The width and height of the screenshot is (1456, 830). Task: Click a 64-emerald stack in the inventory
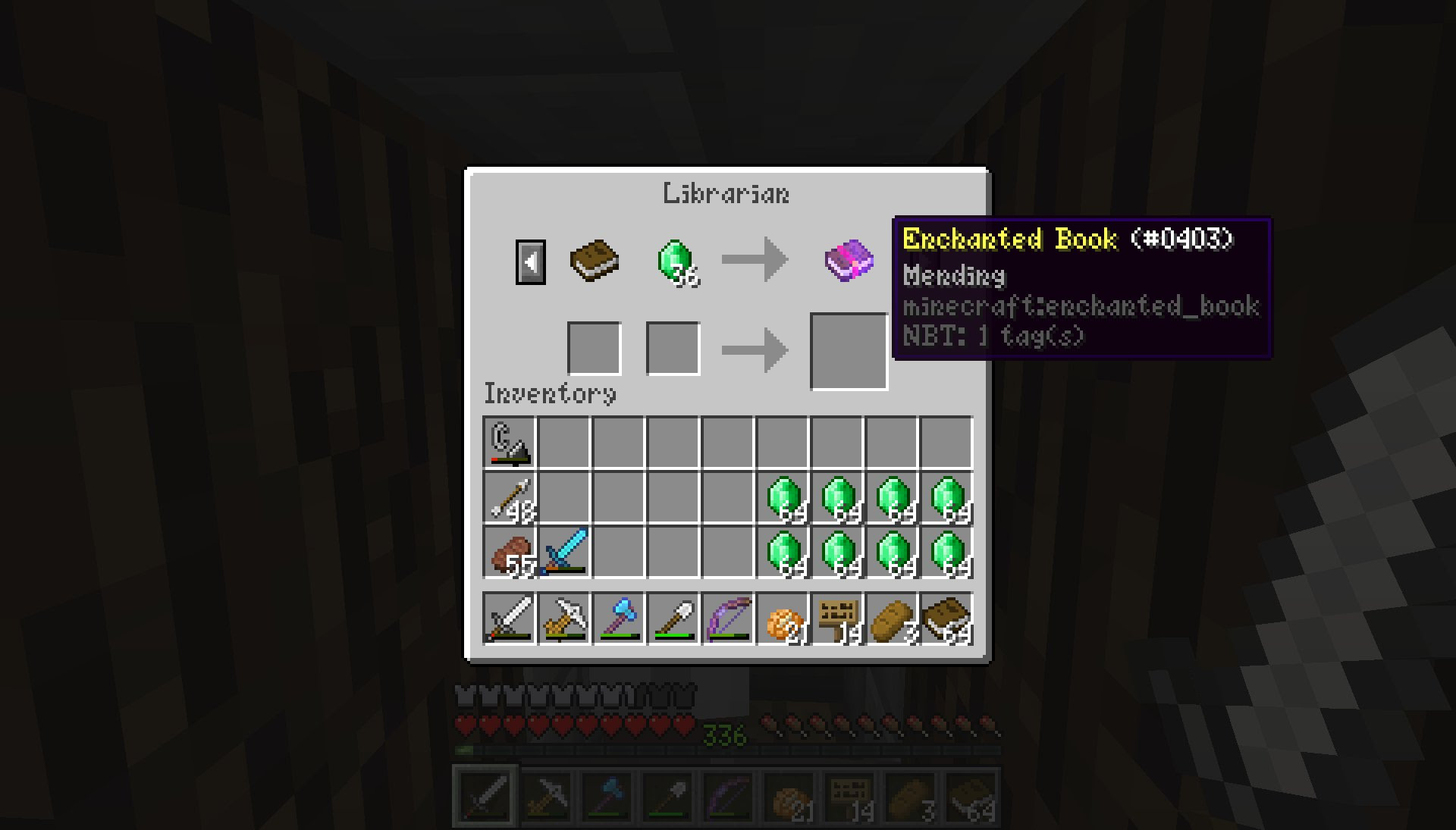point(782,496)
